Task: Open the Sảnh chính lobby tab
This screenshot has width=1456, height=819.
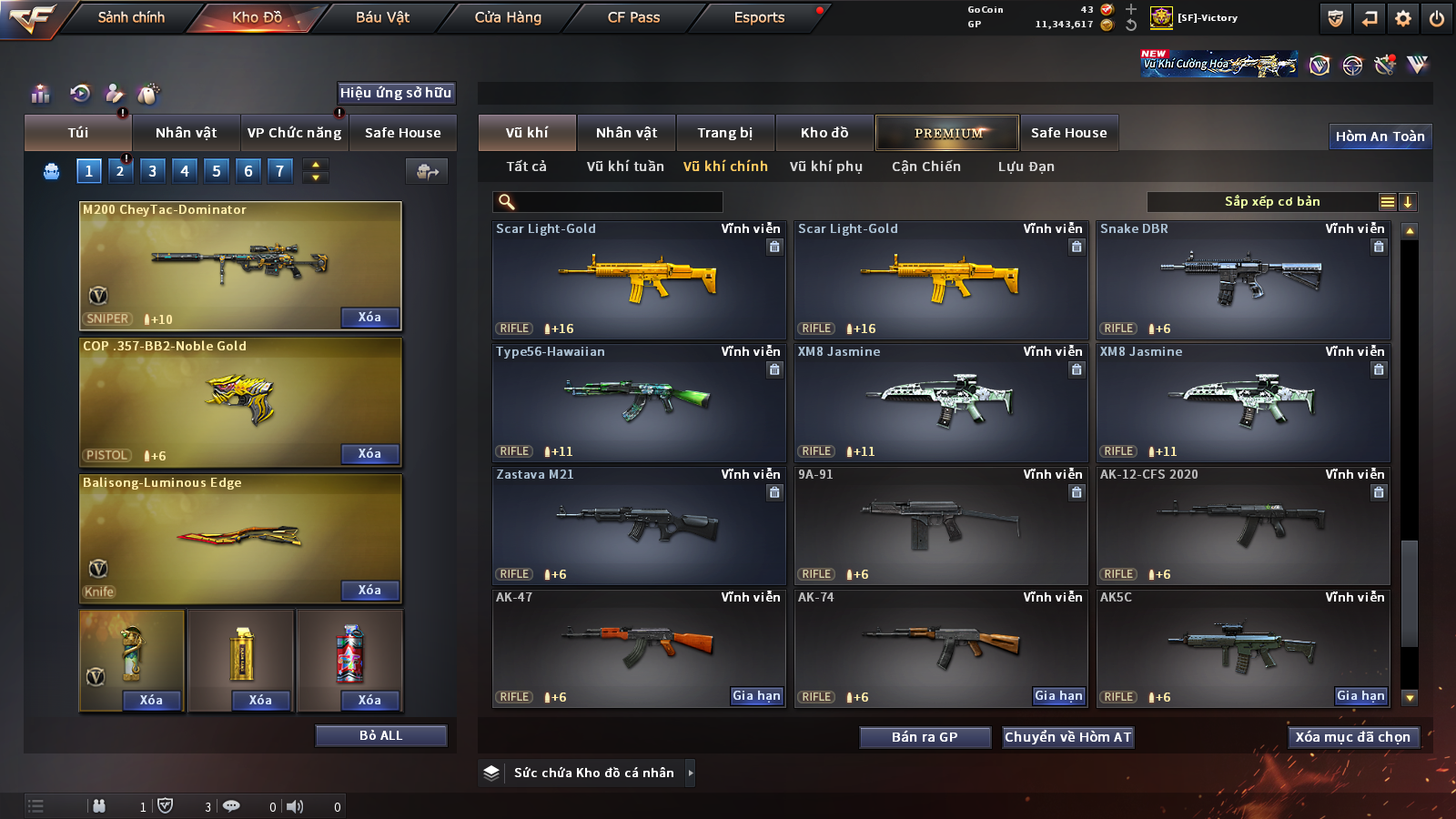Action: coord(131,17)
